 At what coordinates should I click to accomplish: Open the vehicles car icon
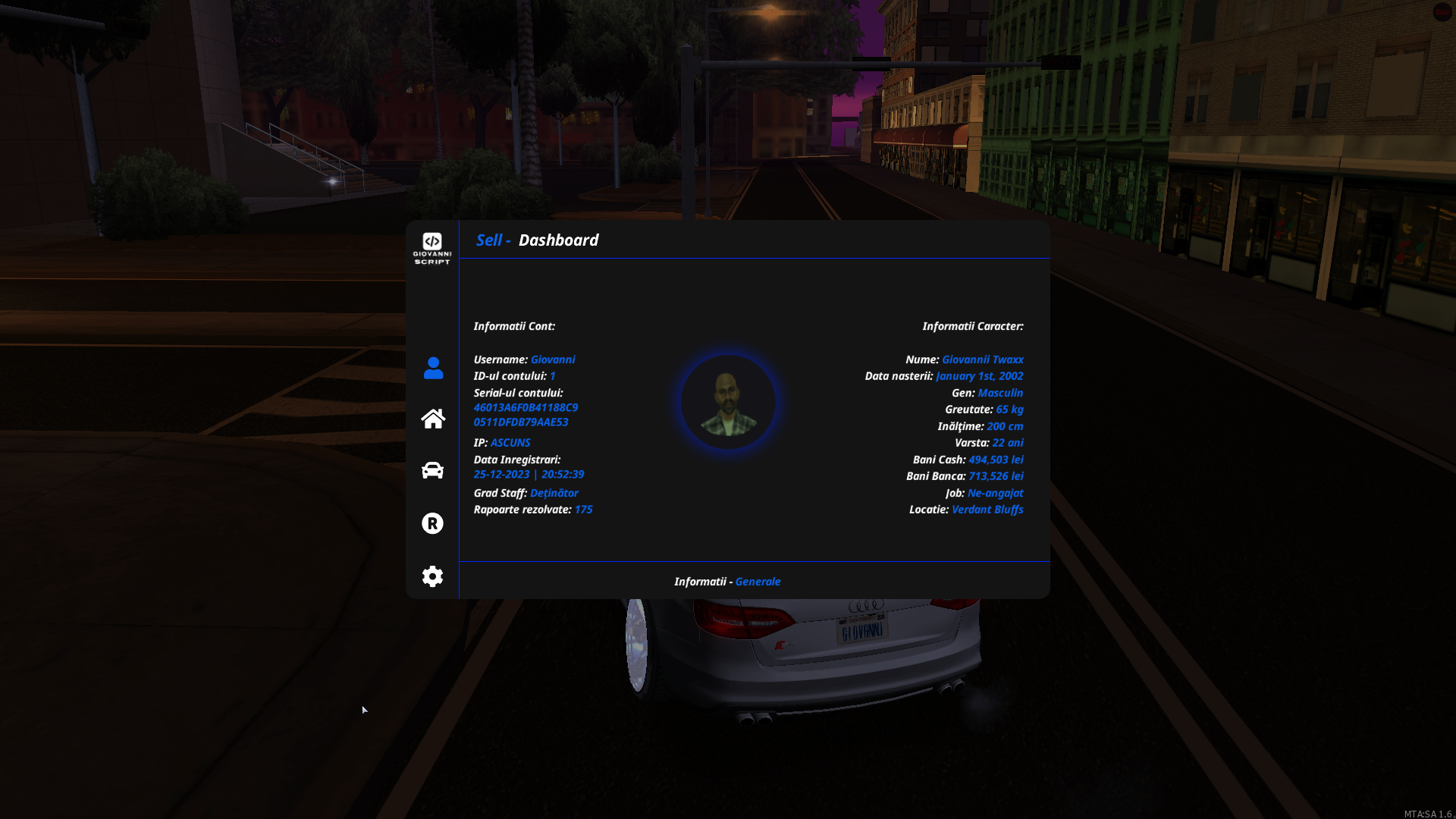pos(432,470)
